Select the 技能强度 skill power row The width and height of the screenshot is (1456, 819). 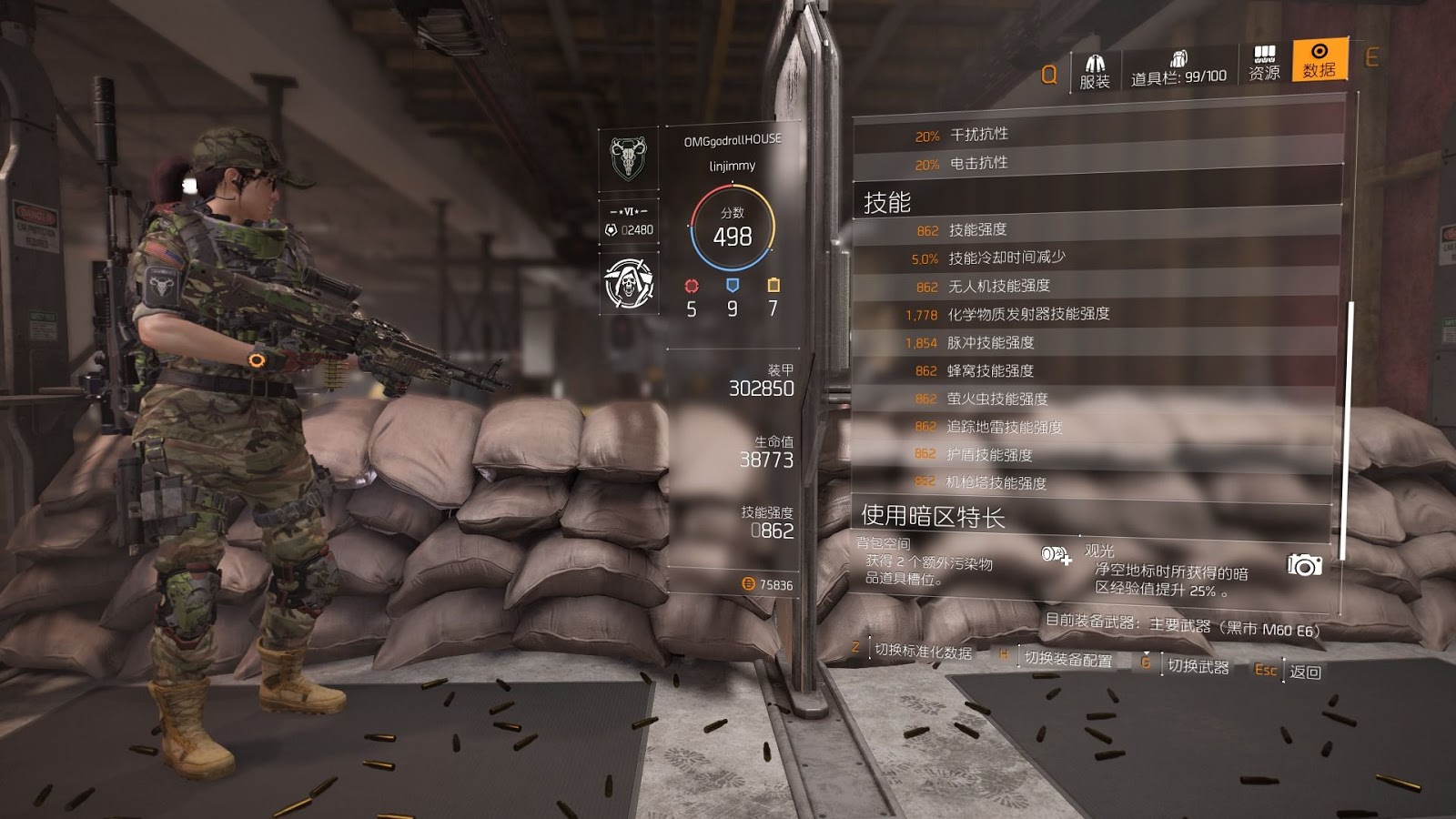(x=1095, y=230)
